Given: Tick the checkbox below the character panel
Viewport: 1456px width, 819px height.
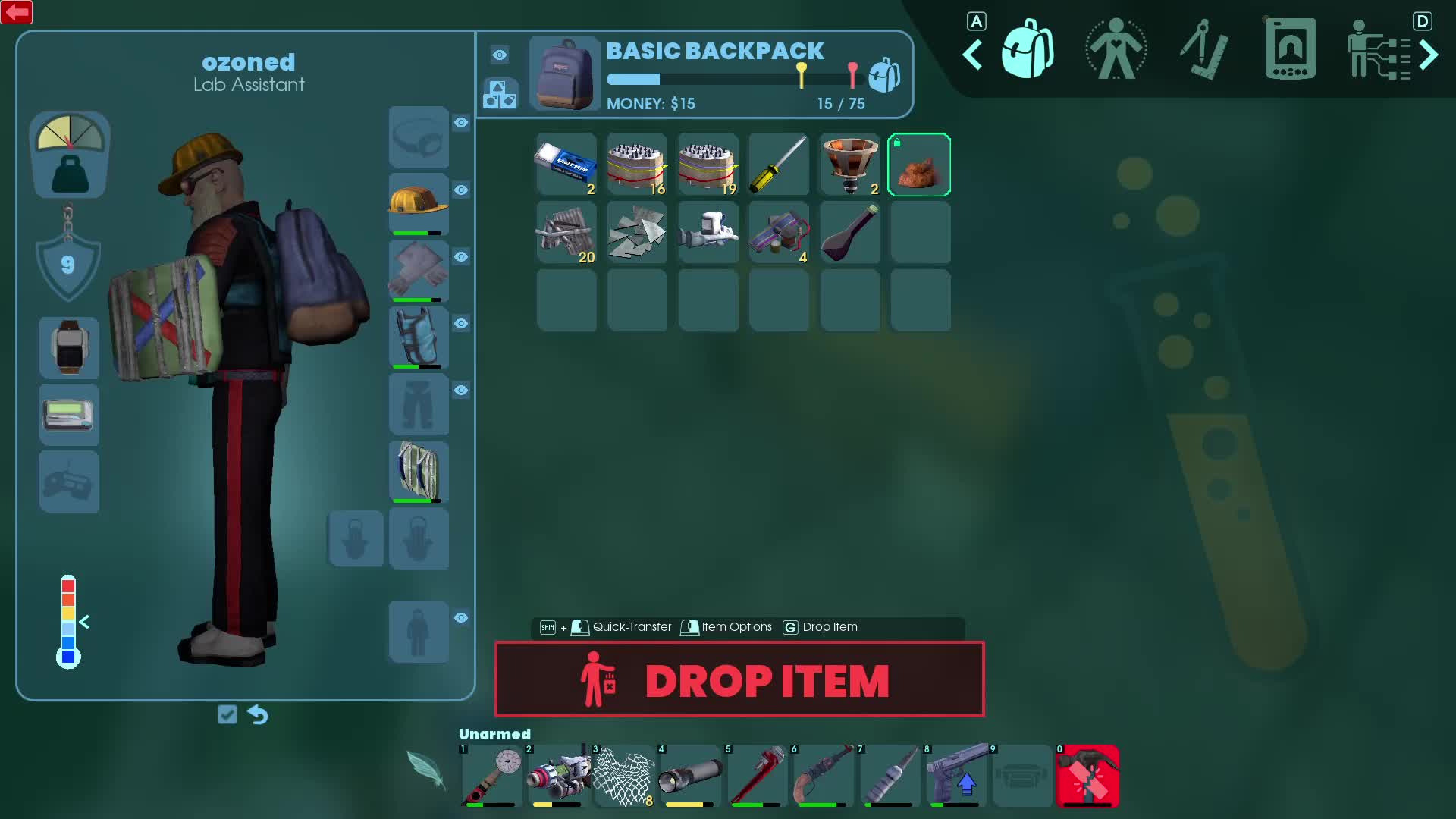Looking at the screenshot, I should (227, 714).
